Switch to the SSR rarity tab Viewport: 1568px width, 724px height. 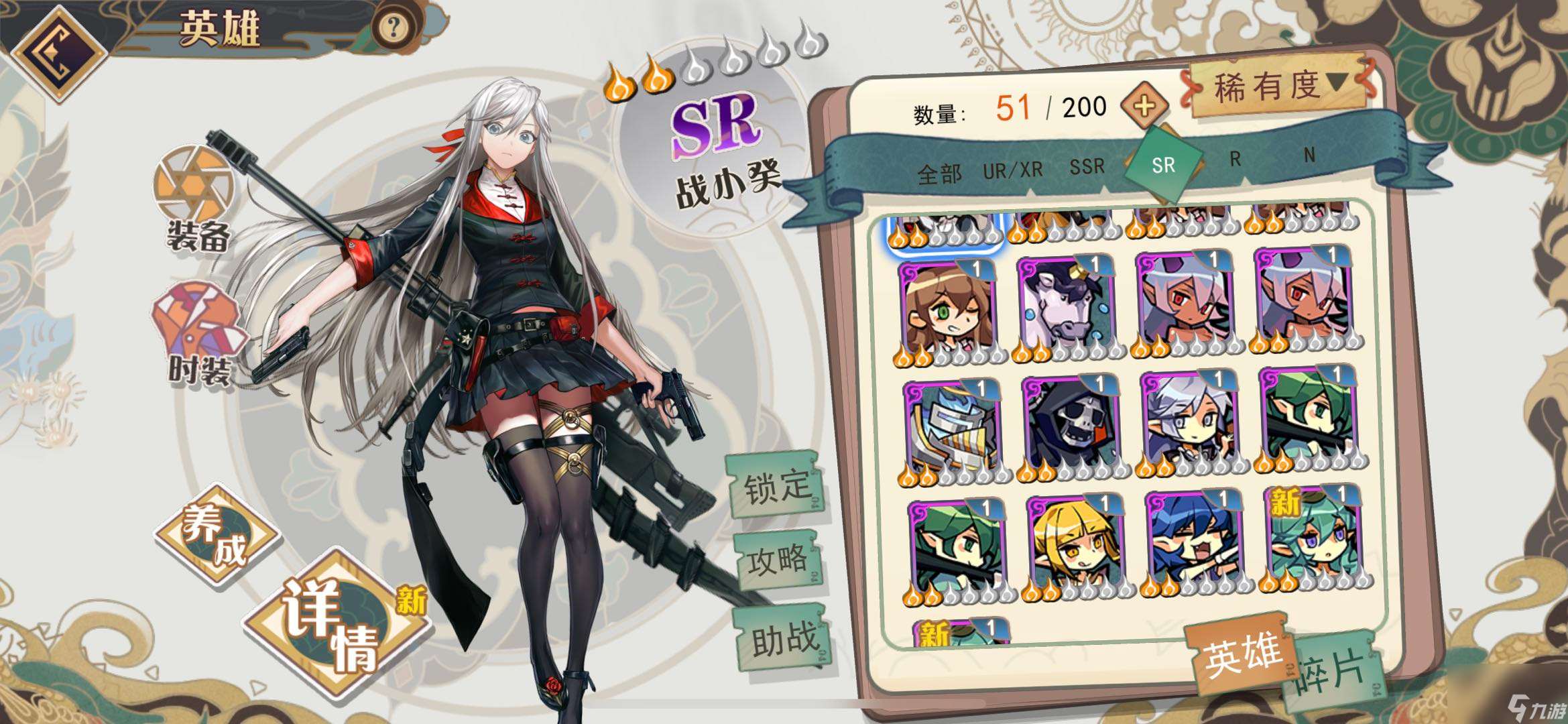1087,166
